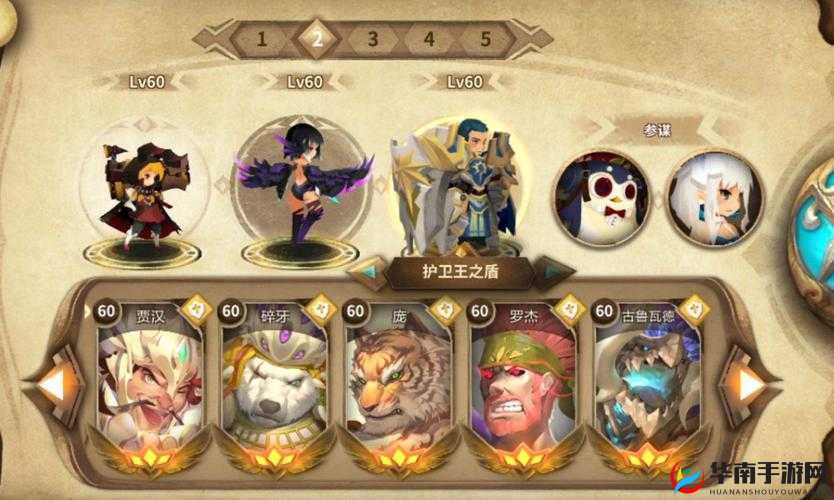Choose the white-haired advisor portrait
This screenshot has width=834, height=500.
(713, 196)
